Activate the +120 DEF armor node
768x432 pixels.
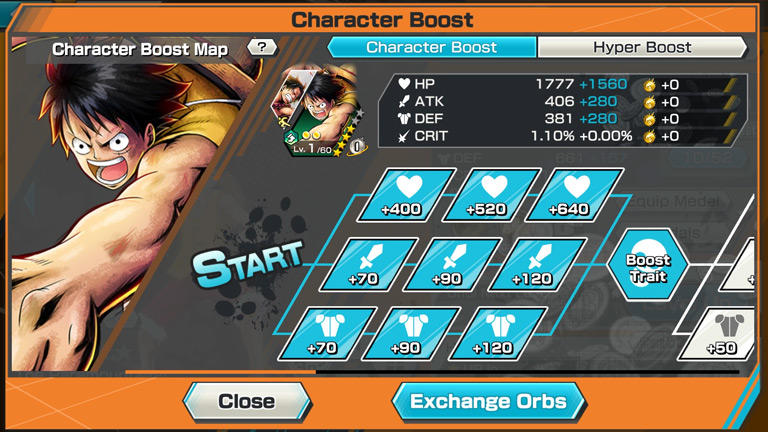point(490,333)
